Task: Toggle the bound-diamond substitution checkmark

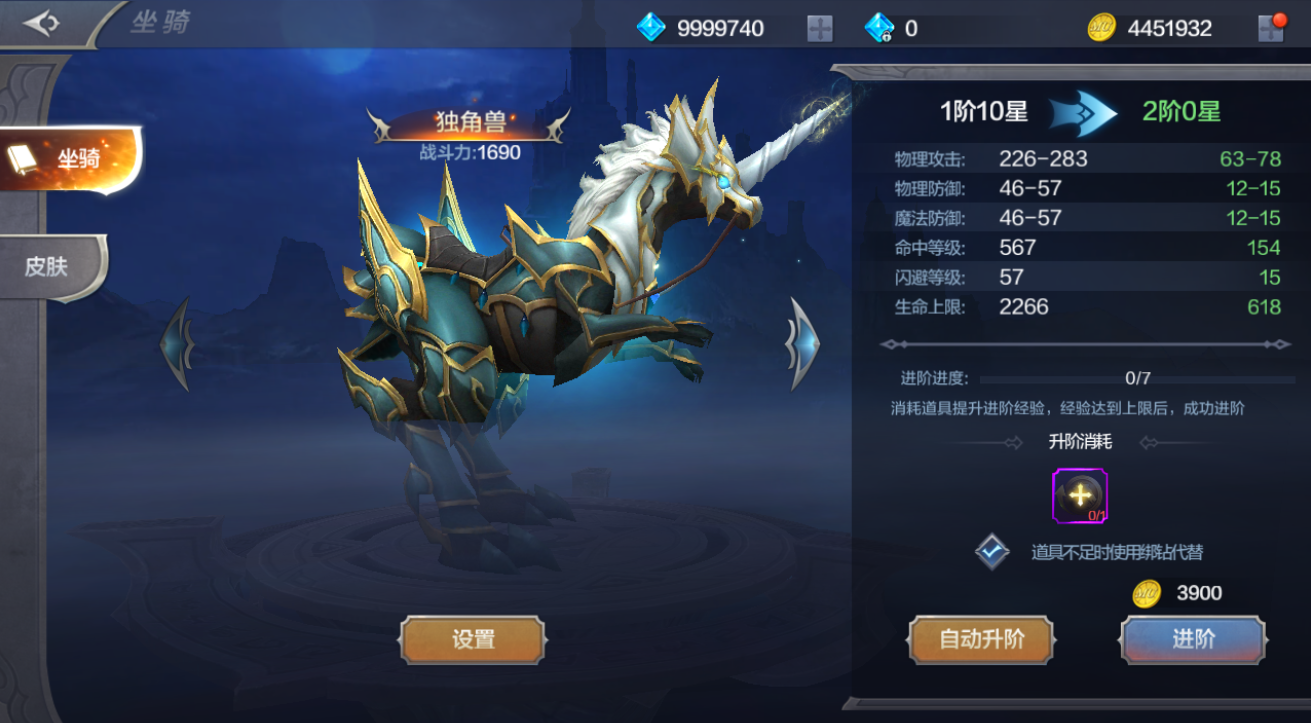Action: pos(992,551)
